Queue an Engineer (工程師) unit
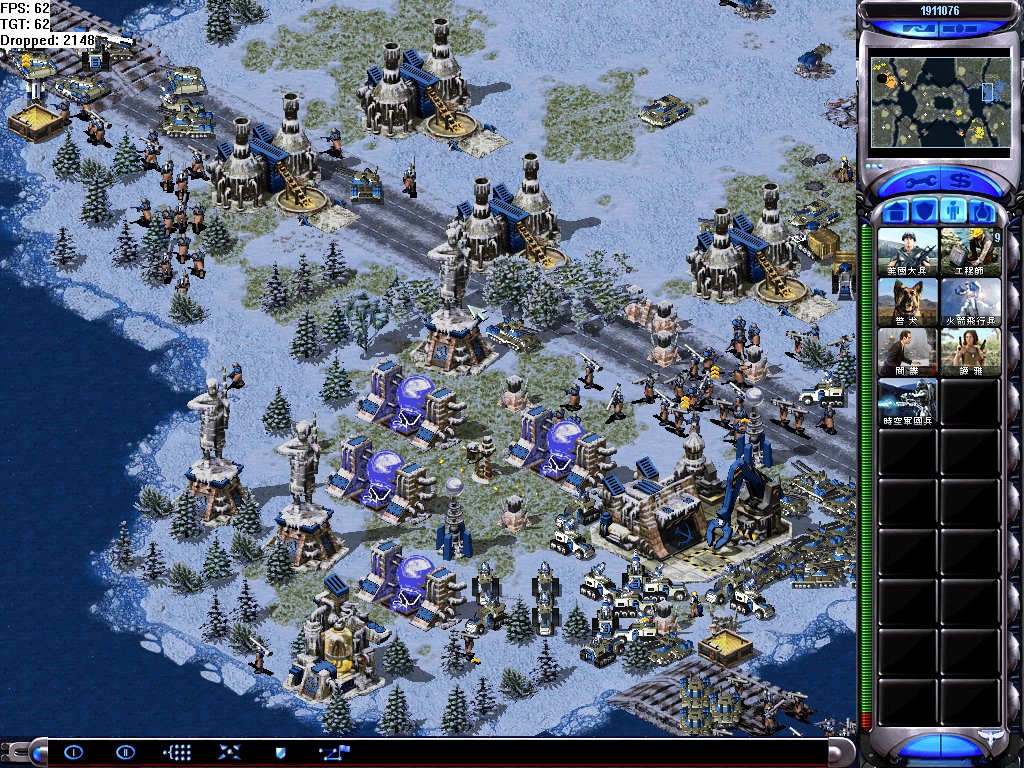This screenshot has height=768, width=1024. click(970, 252)
